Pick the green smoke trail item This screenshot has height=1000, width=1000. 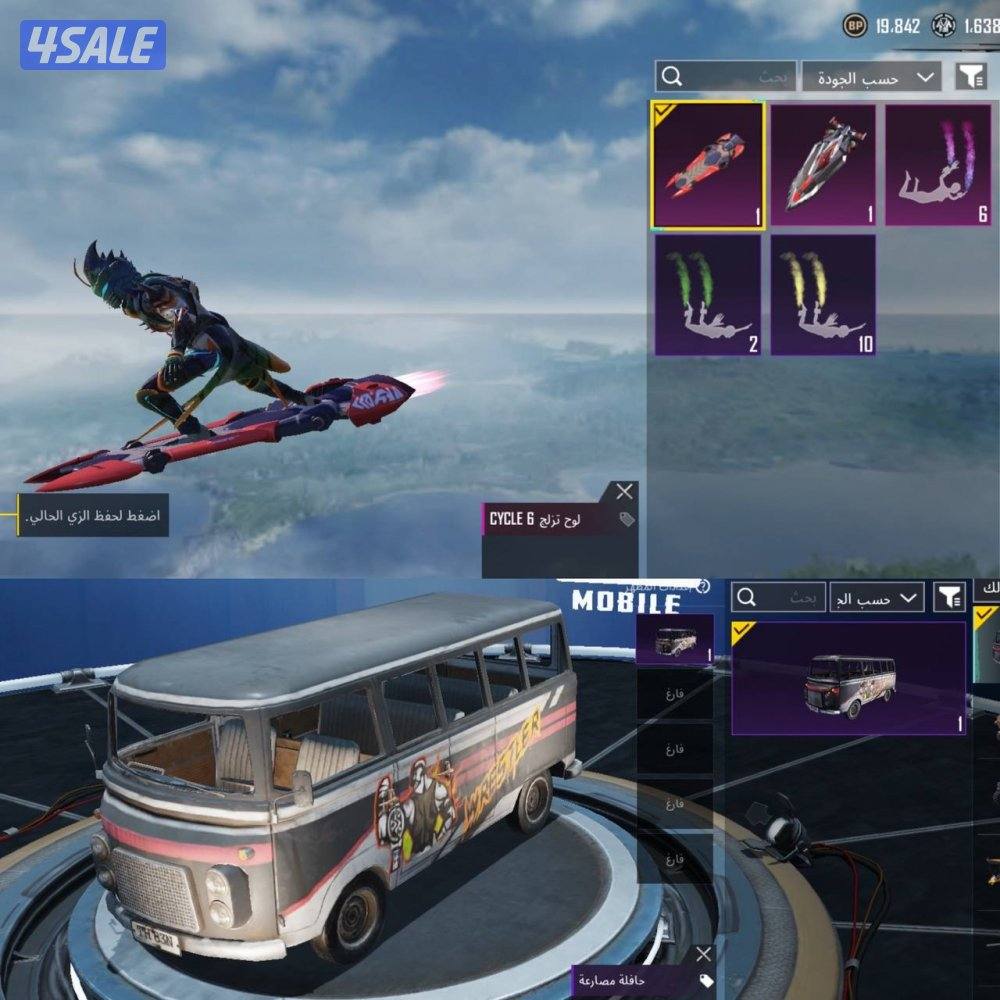708,295
